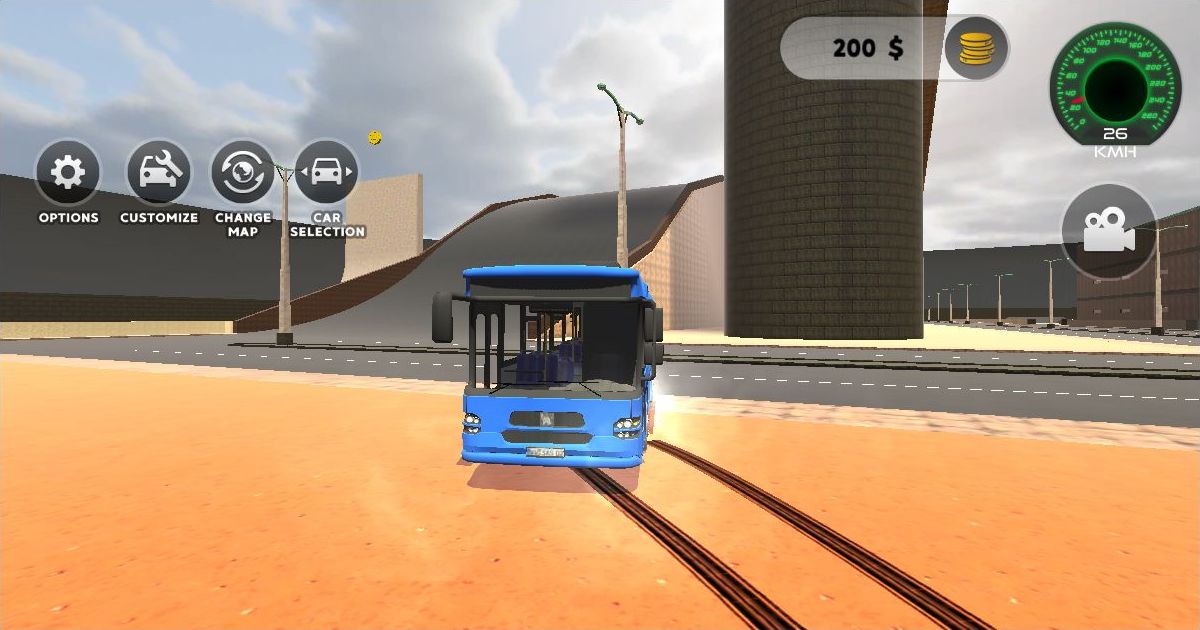Open Car Selection

click(326, 173)
